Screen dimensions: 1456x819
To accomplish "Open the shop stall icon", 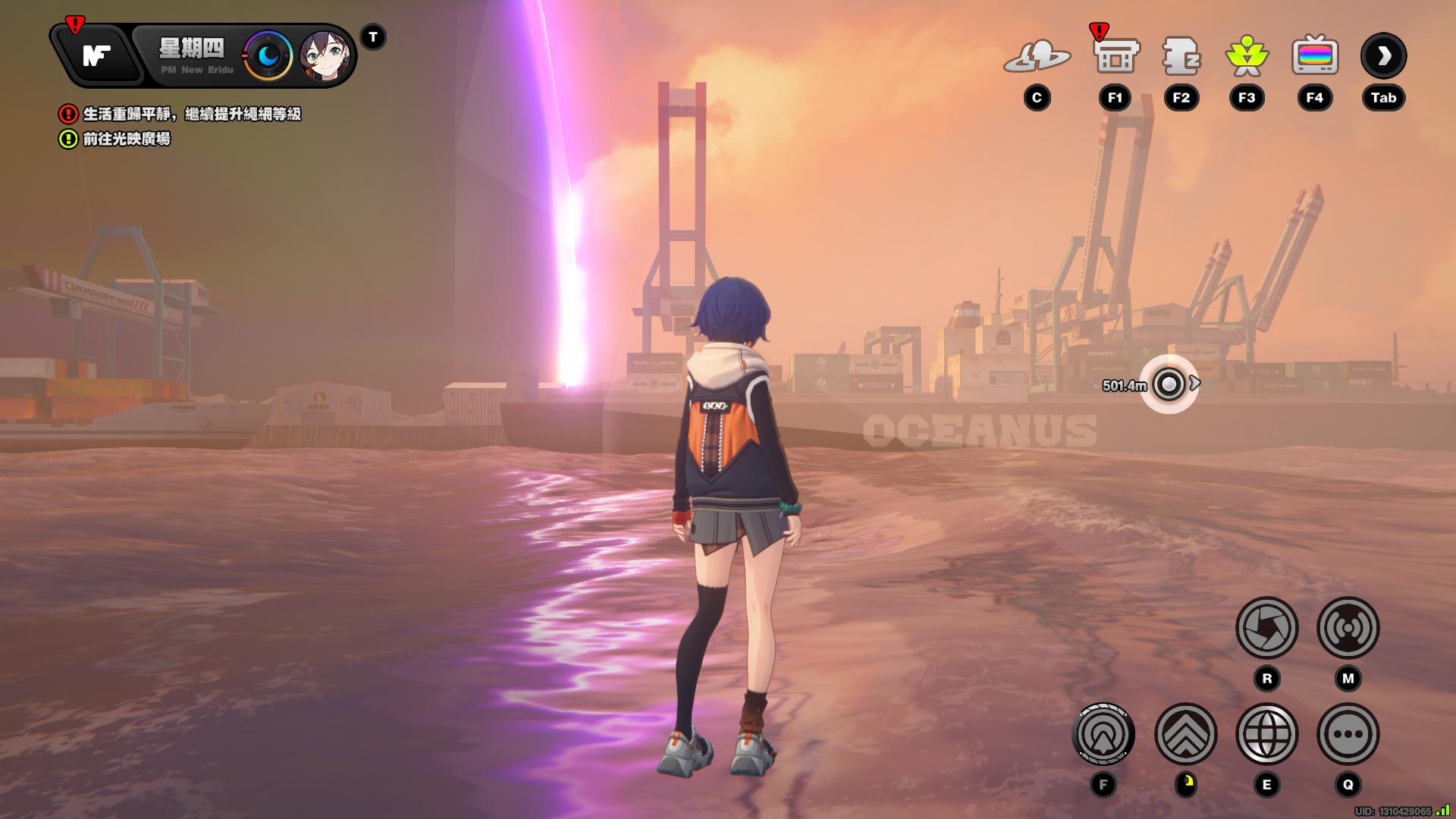I will [x=1116, y=57].
